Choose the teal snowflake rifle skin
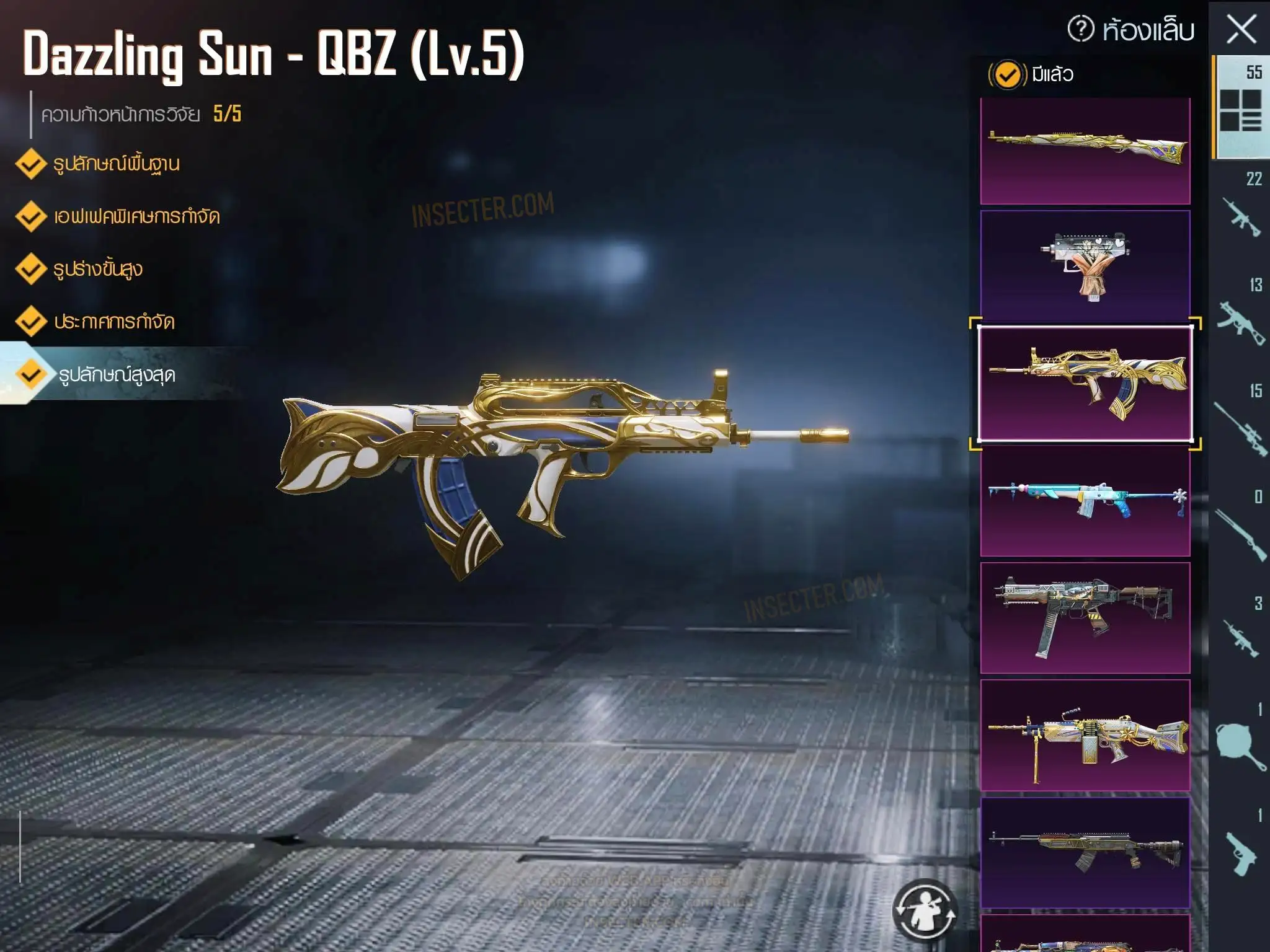The height and width of the screenshot is (952, 1270). click(x=1085, y=500)
